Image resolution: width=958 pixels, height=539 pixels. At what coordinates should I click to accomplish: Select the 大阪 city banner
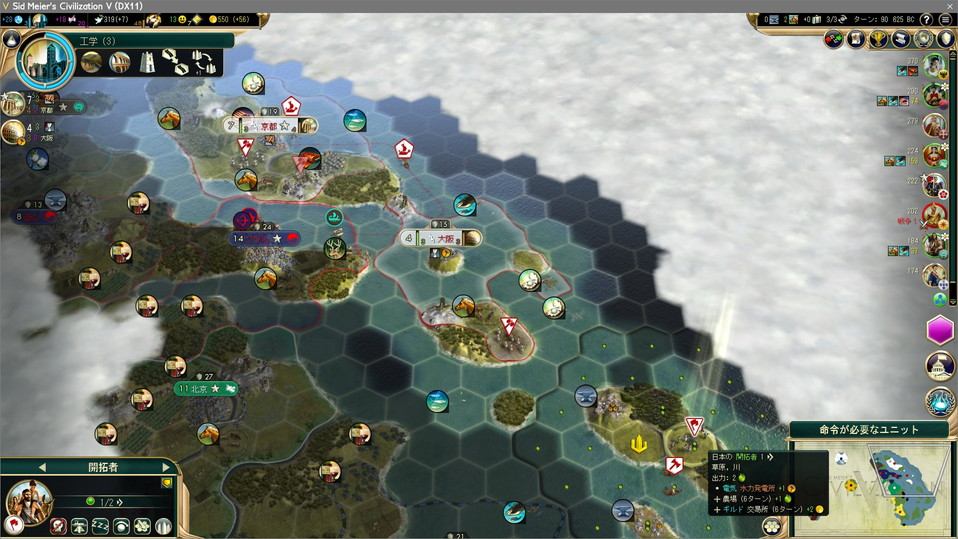(440, 238)
